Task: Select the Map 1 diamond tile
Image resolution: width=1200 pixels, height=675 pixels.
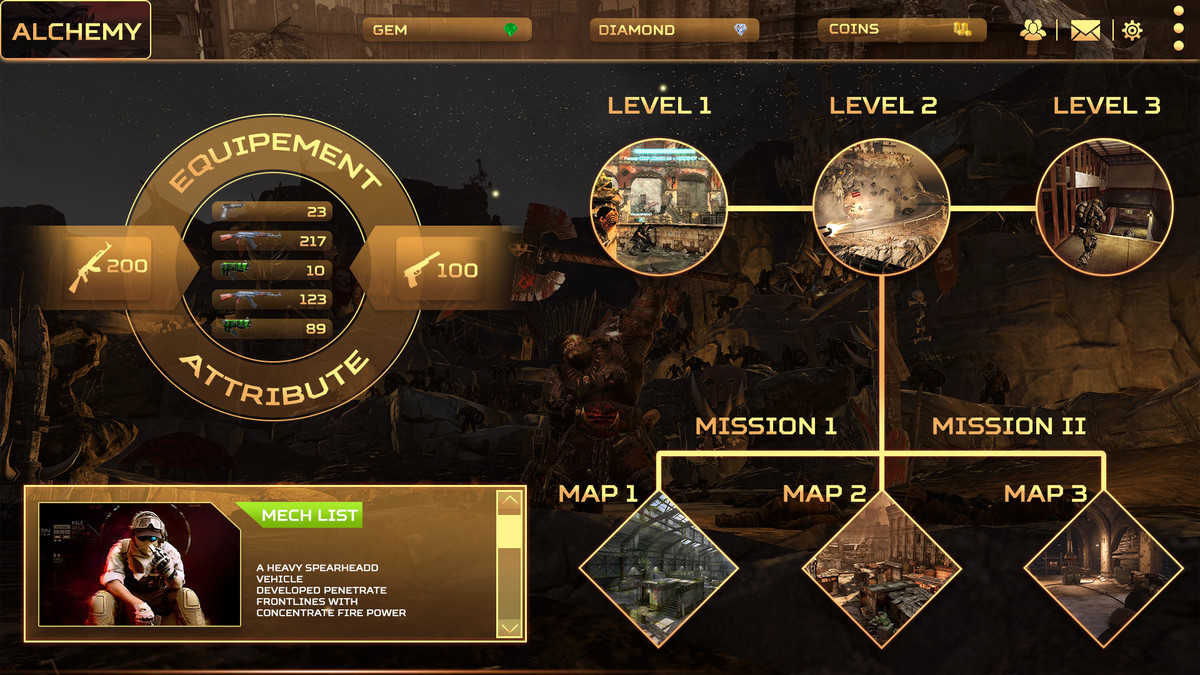Action: click(x=659, y=569)
